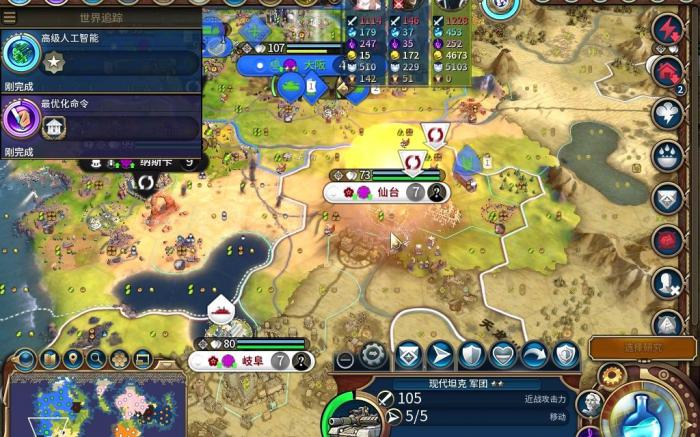
Task: Click the red lightning notification icon
Action: [x=667, y=30]
